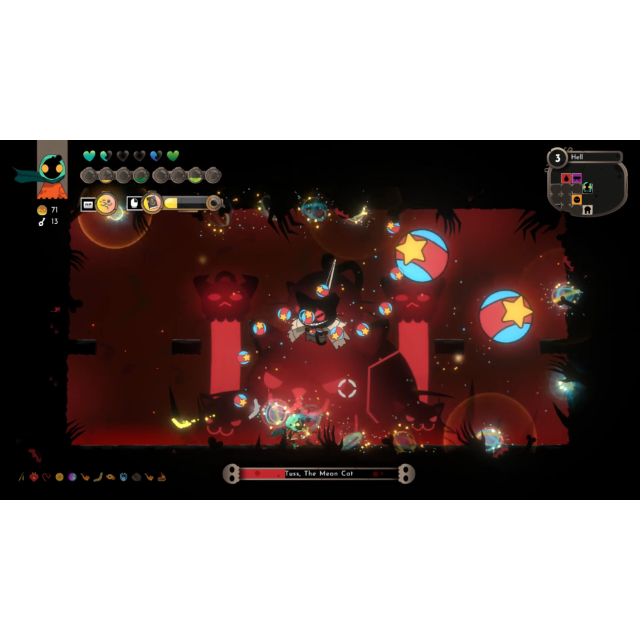Click the floor number 3 badge
640x640 pixels.
click(556, 157)
